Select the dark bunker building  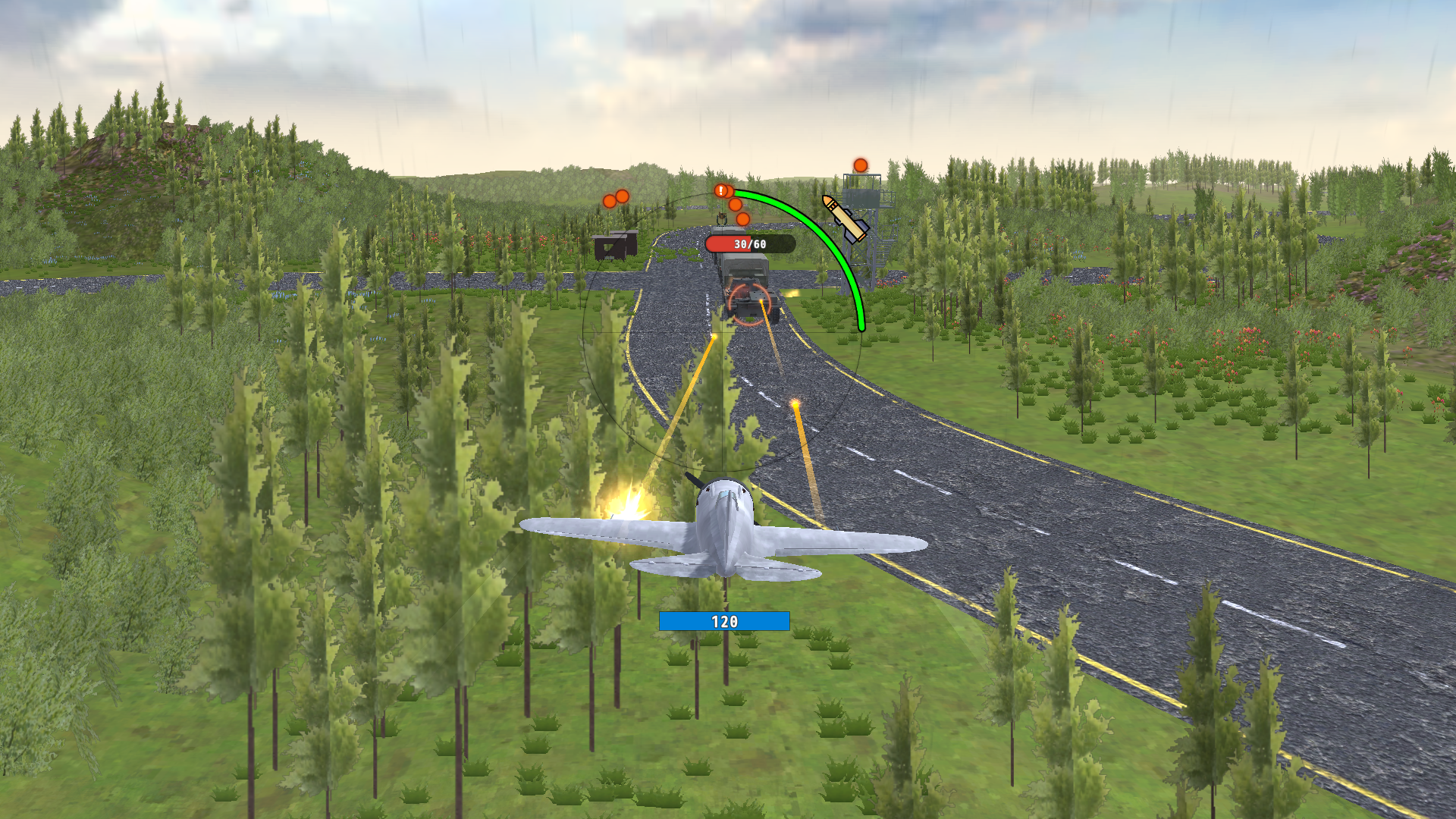click(x=616, y=246)
